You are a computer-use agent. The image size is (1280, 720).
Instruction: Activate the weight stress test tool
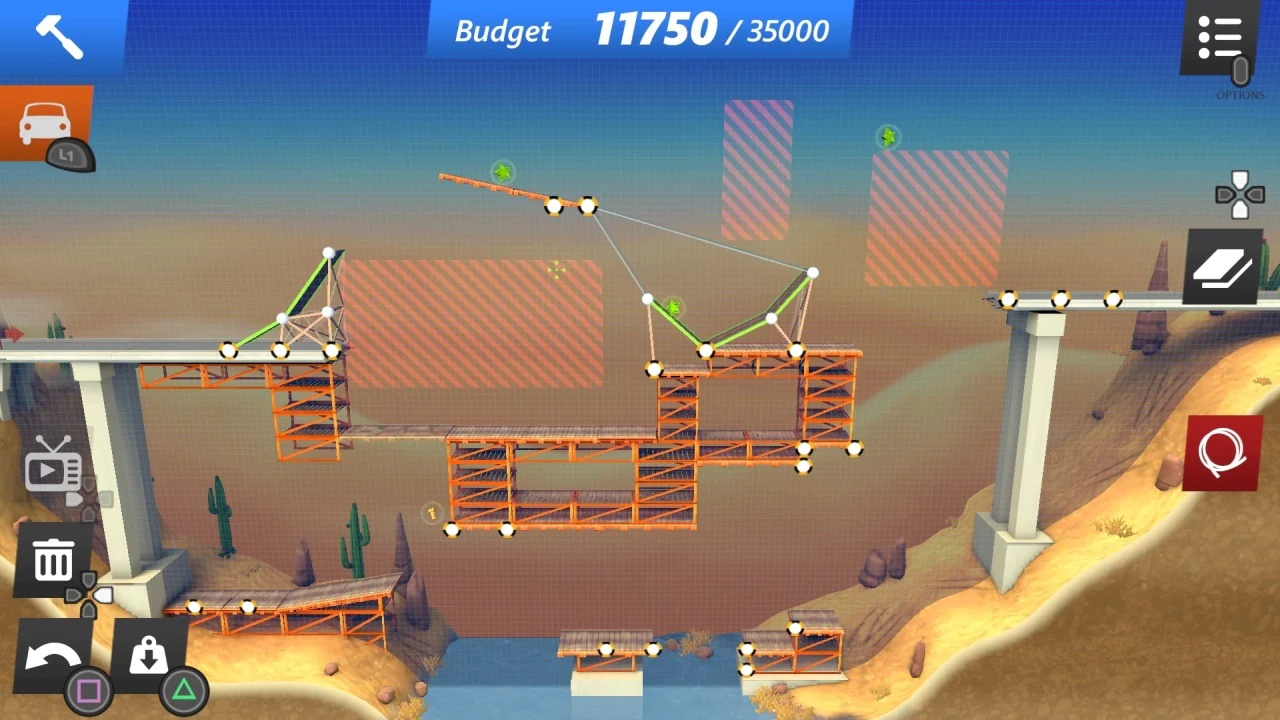point(148,655)
